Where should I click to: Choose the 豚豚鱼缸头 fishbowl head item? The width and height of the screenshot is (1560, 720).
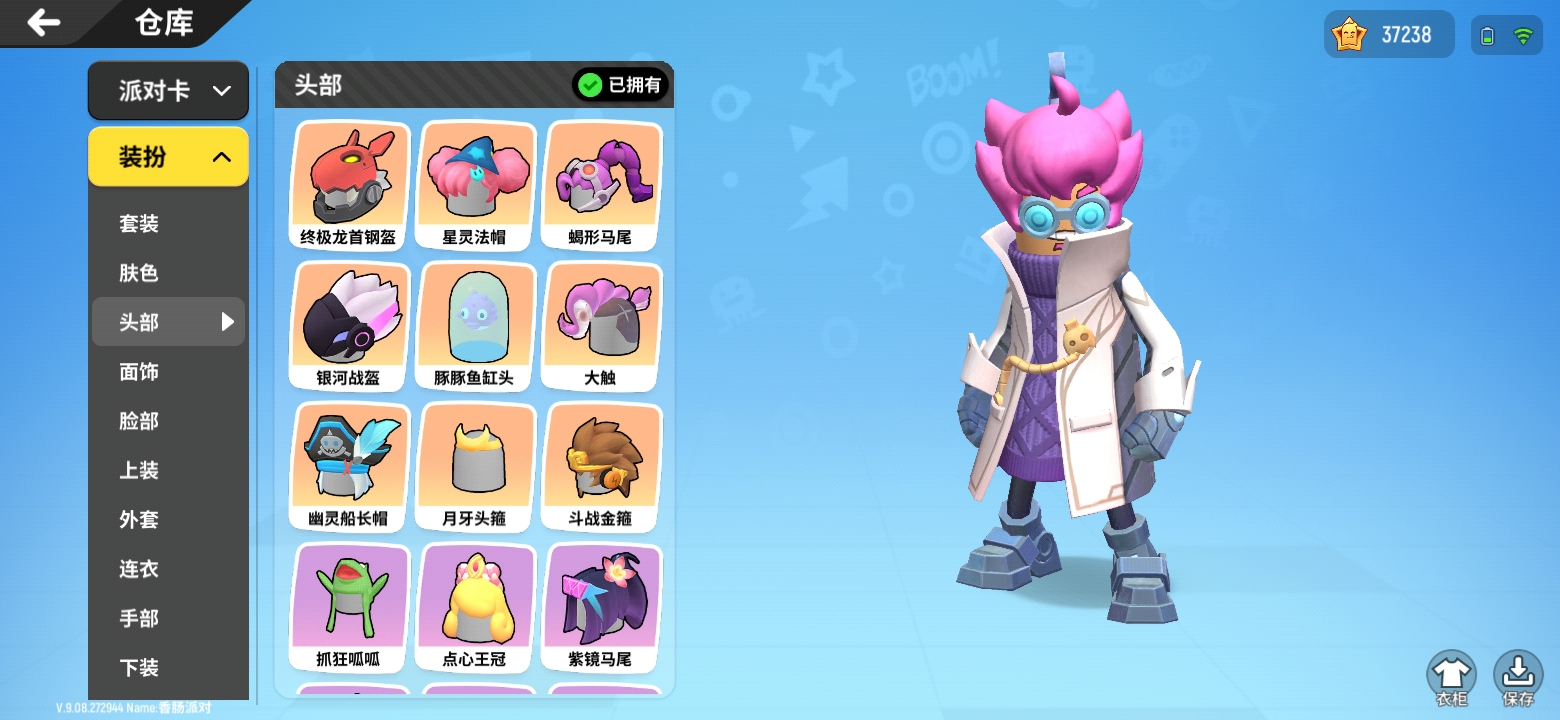(x=475, y=324)
